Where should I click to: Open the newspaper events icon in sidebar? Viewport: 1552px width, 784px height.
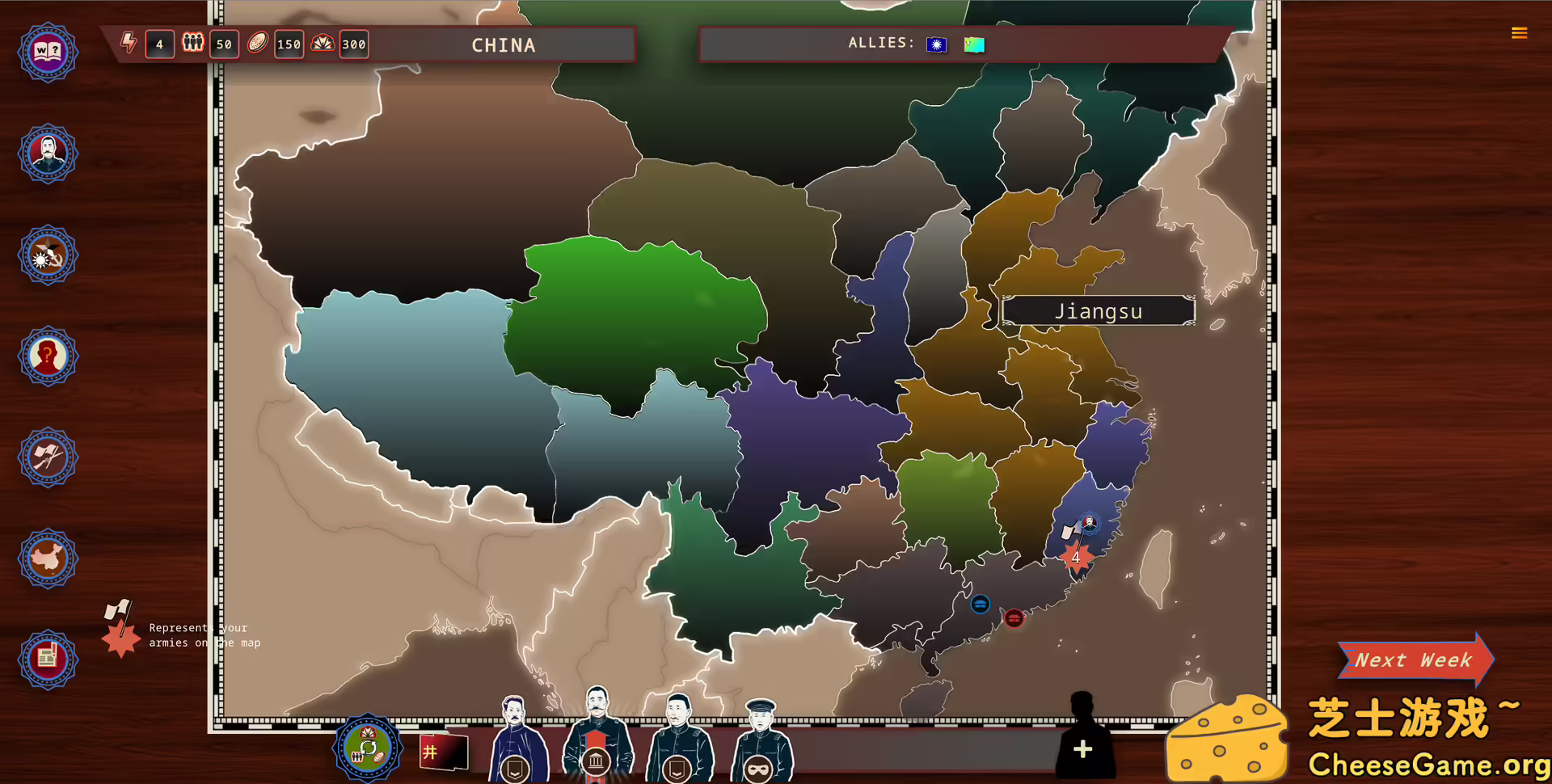[x=48, y=659]
